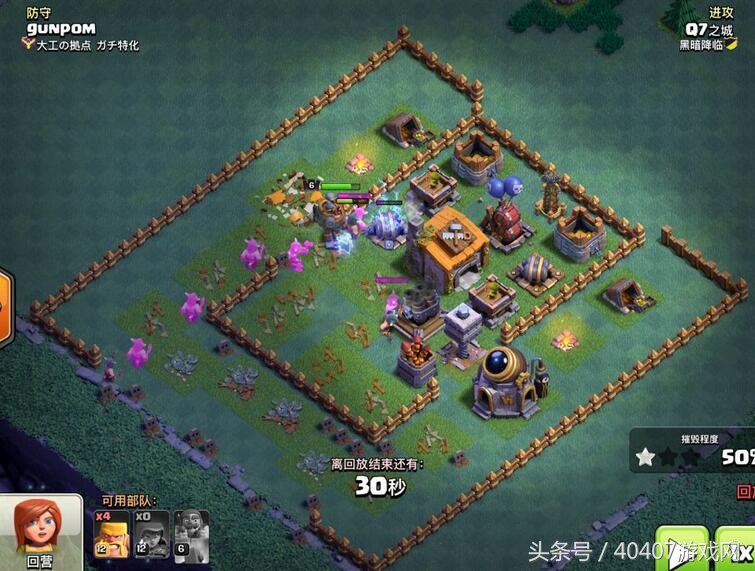Change the replay speed with the 1x button
Viewport: 755px width, 571px height.
point(741,548)
